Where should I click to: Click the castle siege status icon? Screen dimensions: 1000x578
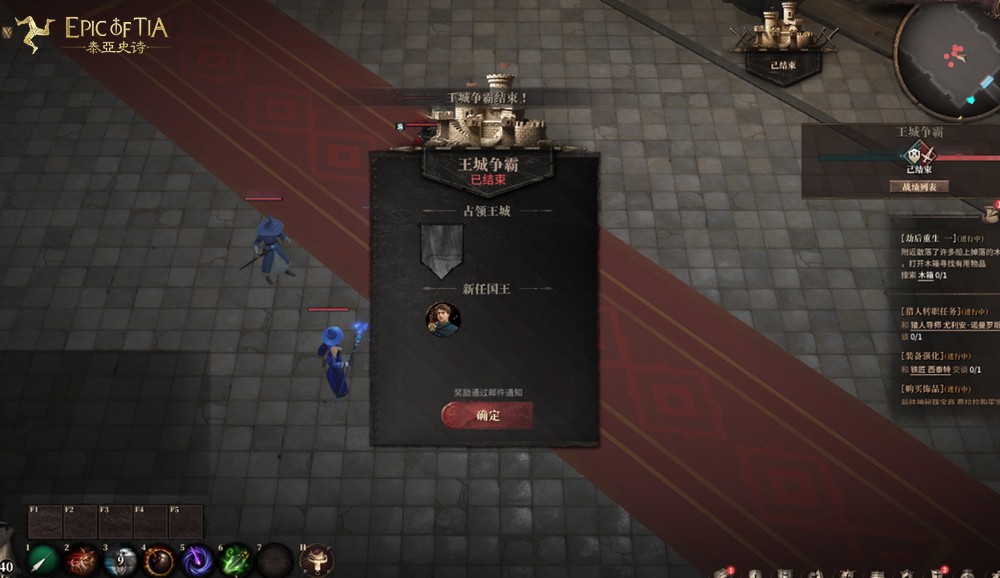[x=783, y=40]
